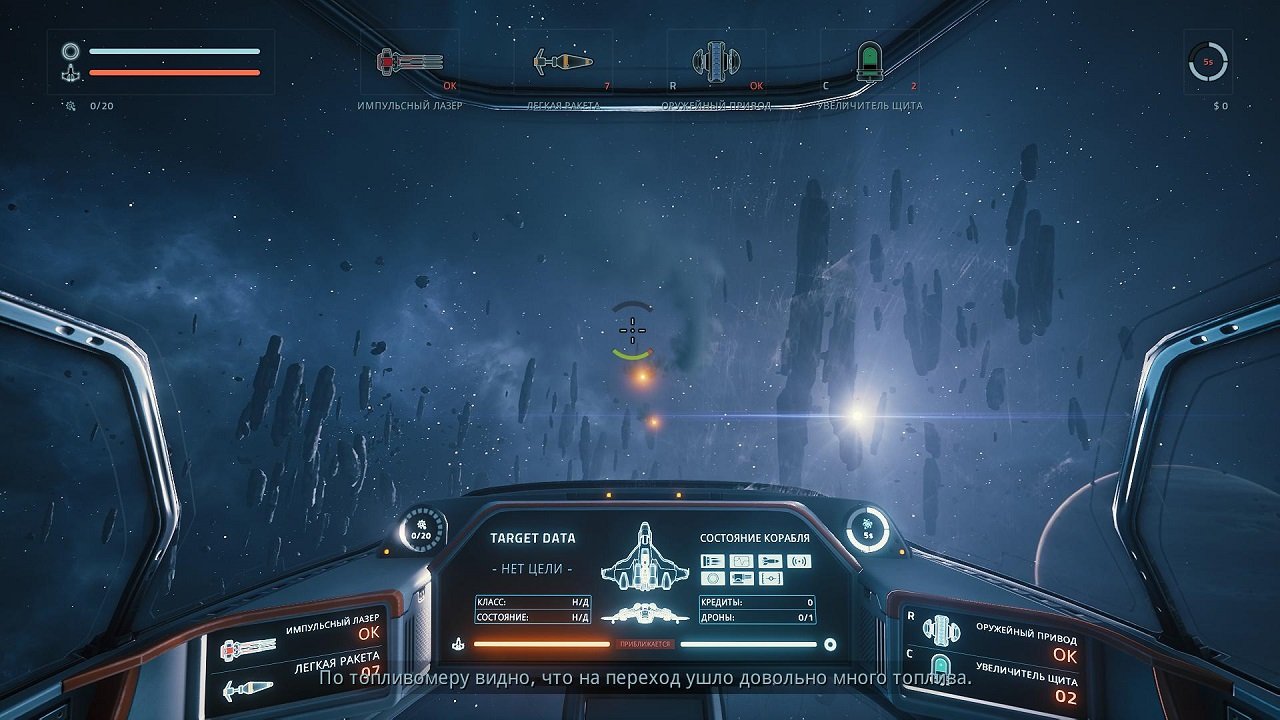
Task: Select the light rocket icon in the top bar
Action: 563,60
